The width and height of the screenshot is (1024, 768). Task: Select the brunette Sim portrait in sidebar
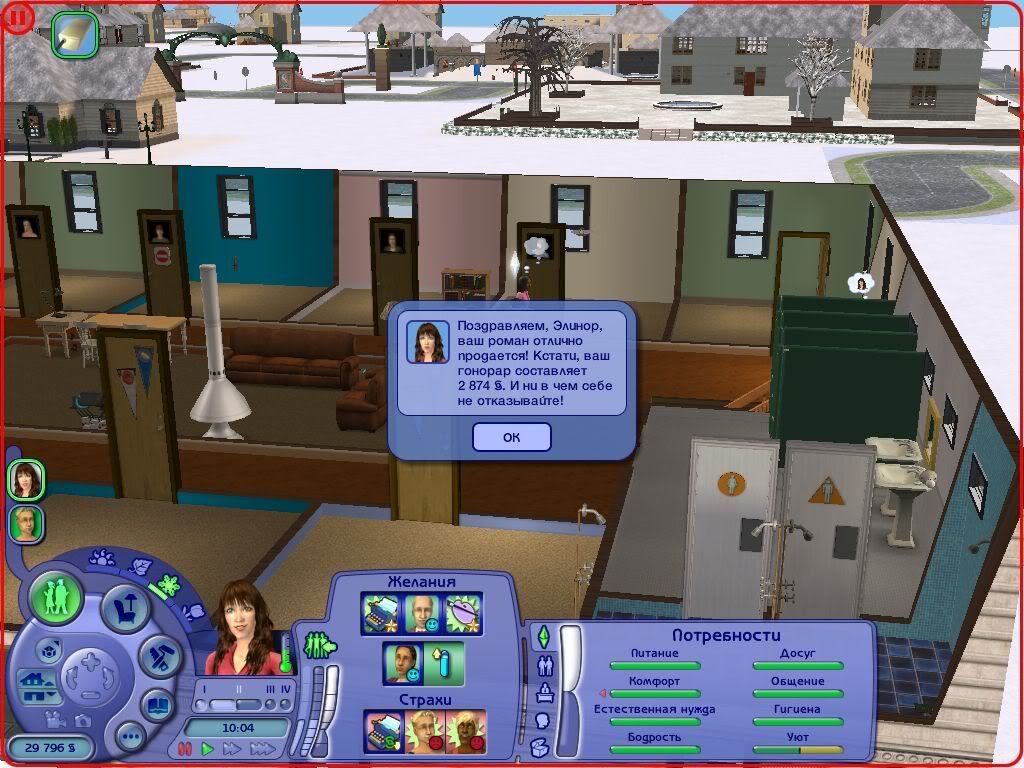26,480
